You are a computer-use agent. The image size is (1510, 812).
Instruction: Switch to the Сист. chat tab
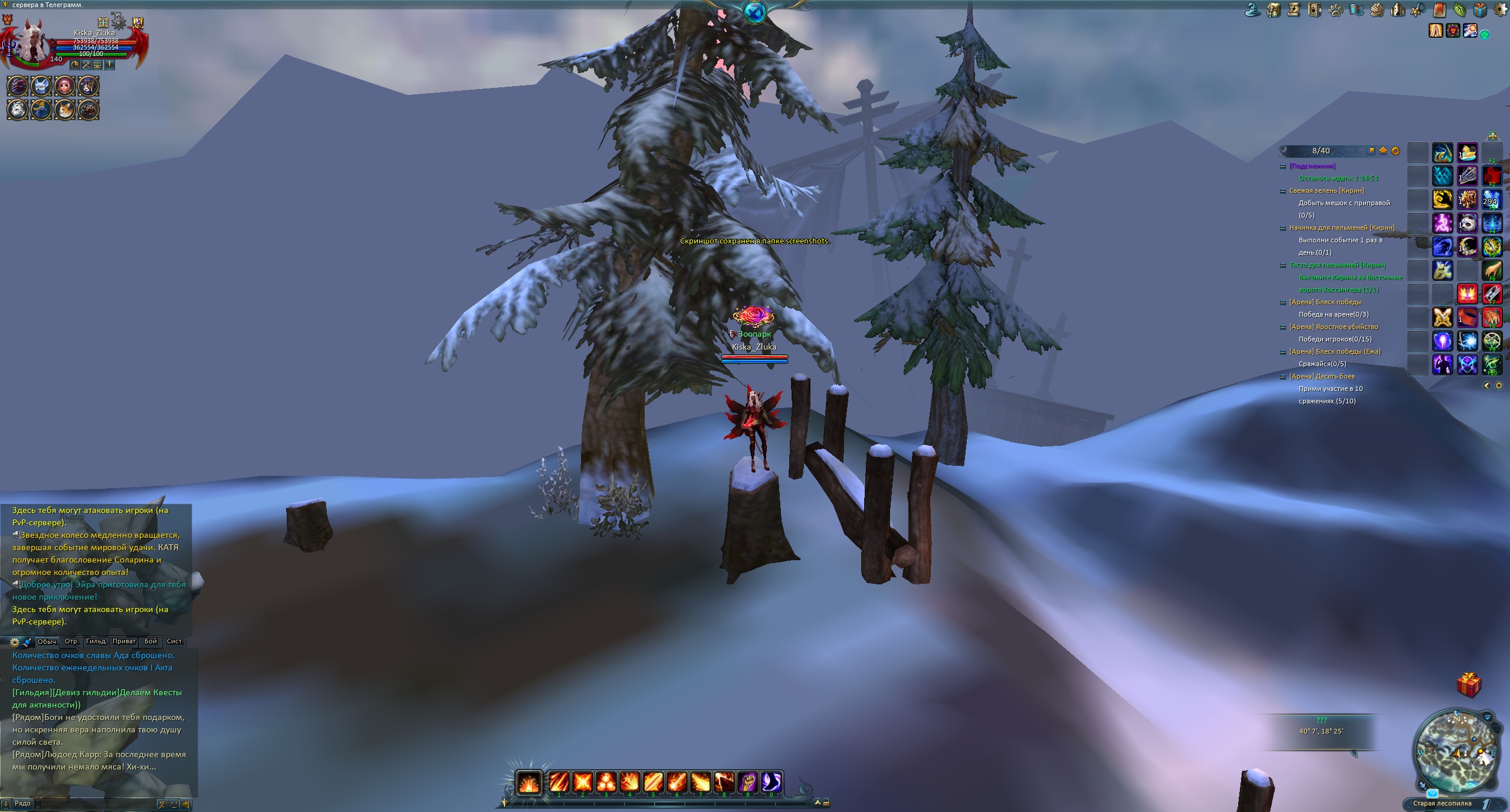(x=175, y=642)
